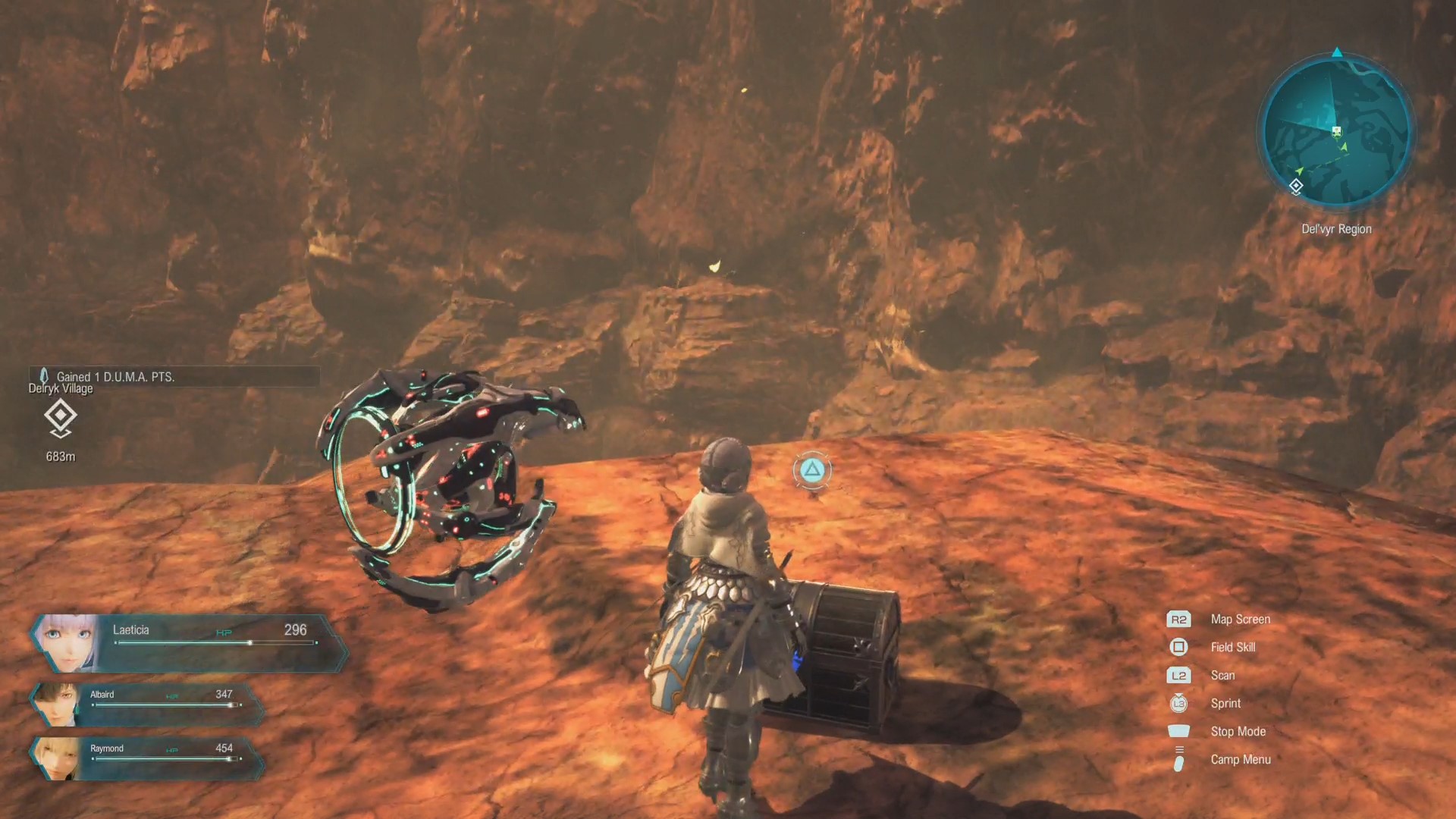Select the touchpad Stop Mode icon

coord(1178,731)
